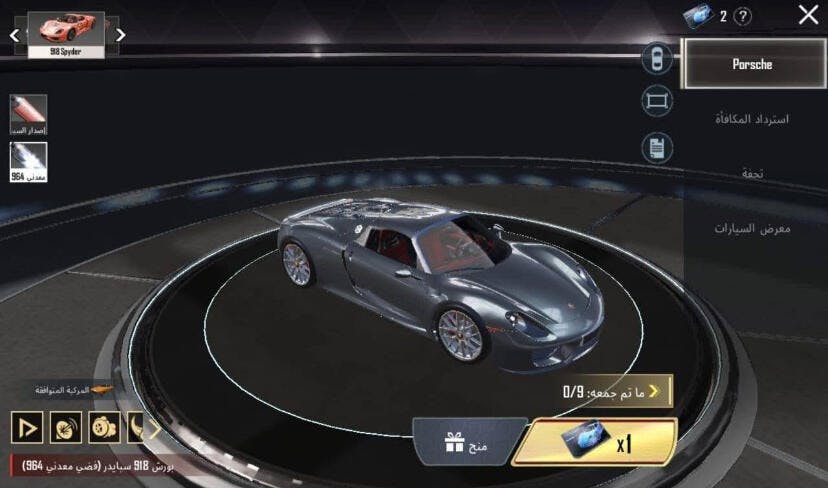Screen dimensions: 828x488
Task: Switch to the تحفة tab
Action: click(752, 173)
